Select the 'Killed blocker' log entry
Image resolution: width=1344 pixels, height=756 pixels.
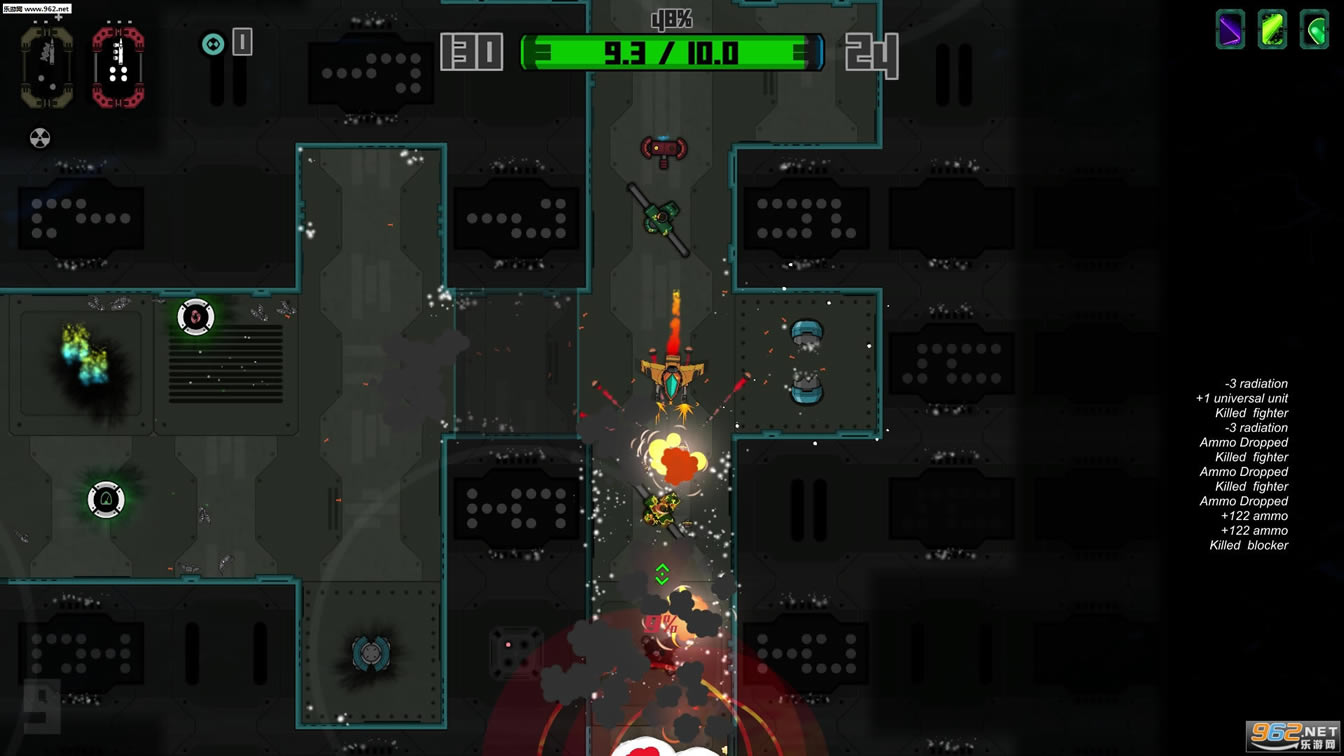tap(1249, 545)
